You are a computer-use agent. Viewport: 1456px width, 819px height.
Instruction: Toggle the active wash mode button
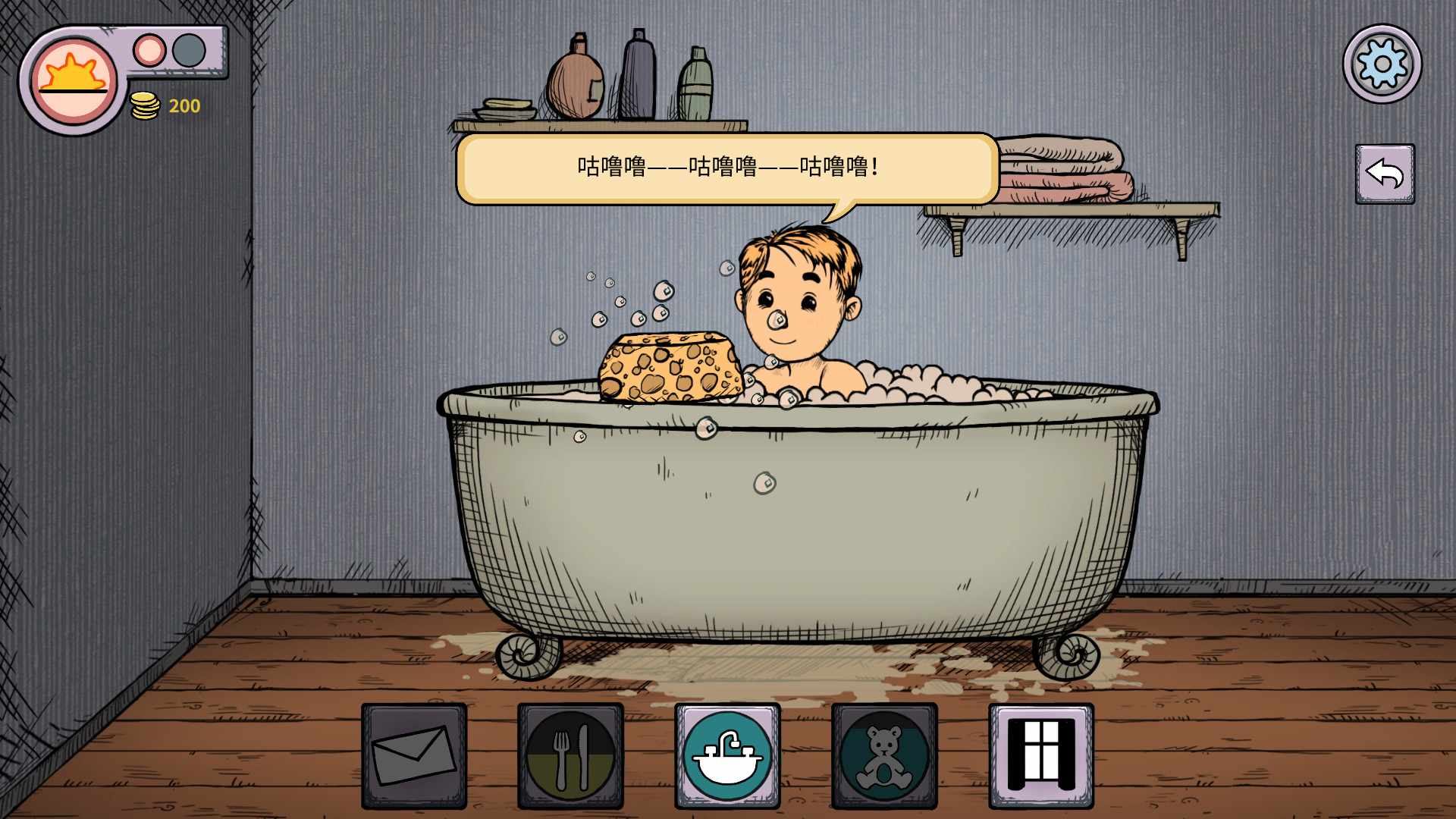728,752
